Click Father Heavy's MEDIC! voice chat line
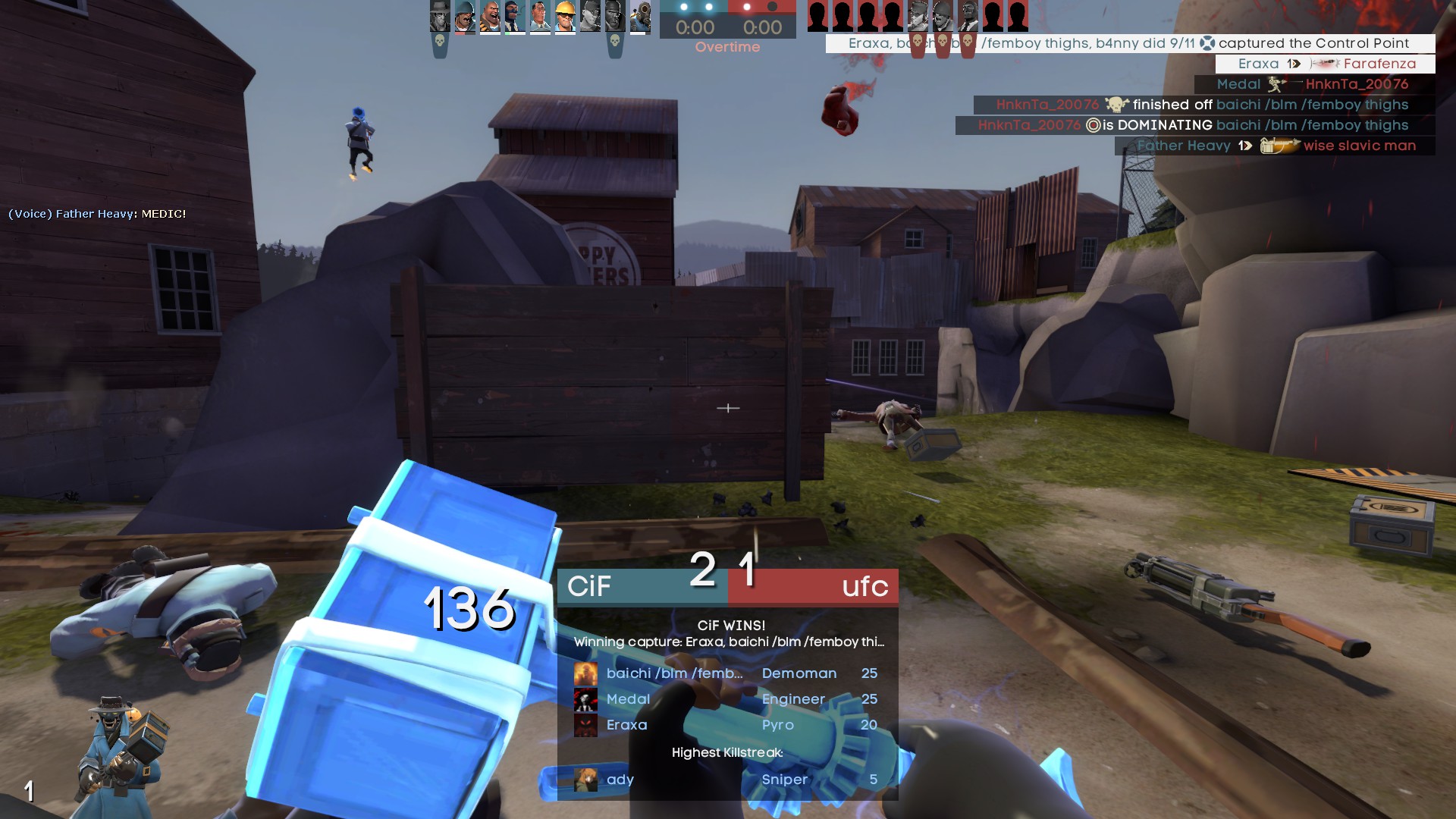This screenshot has height=819, width=1456. point(97,214)
